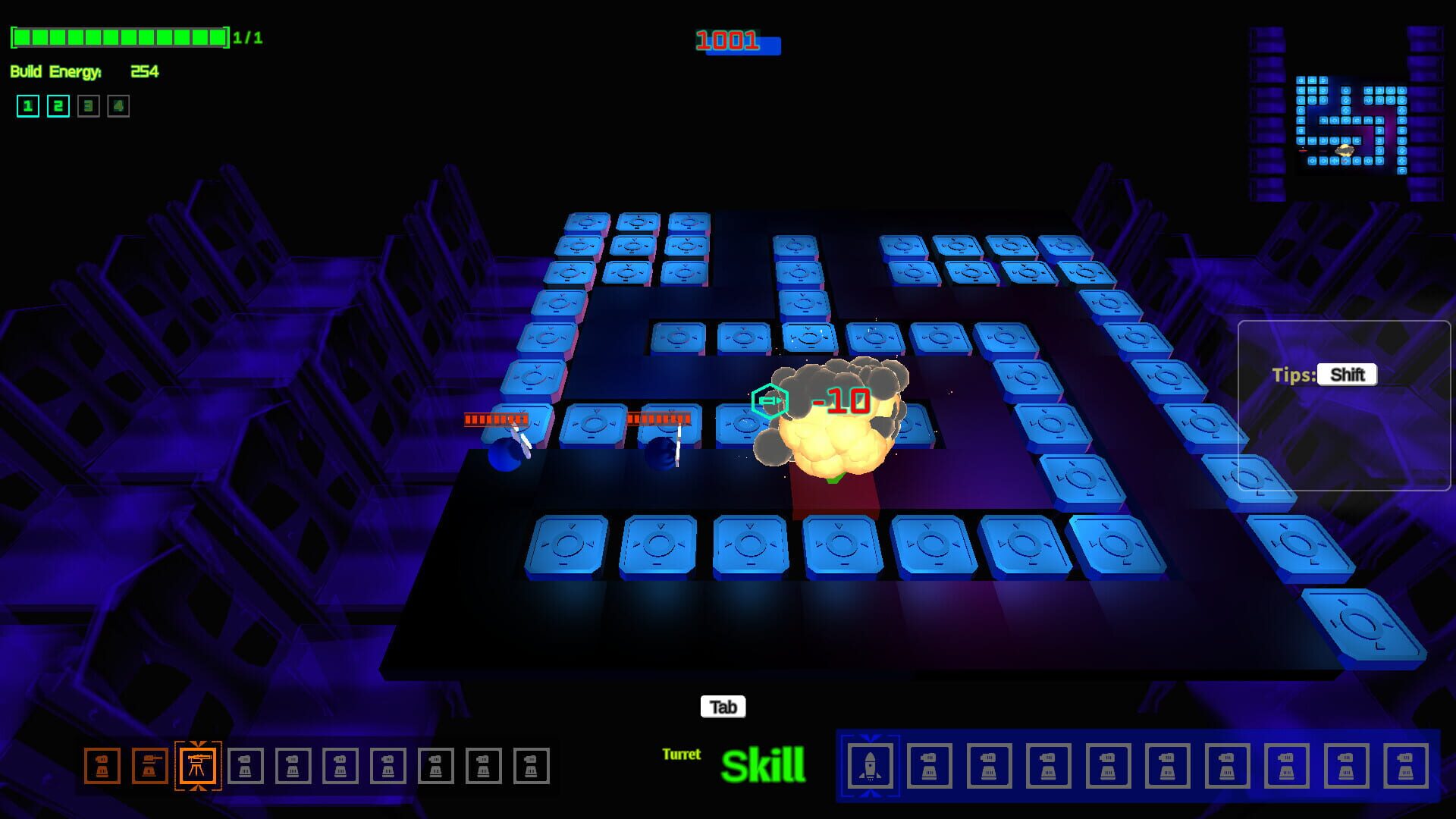The height and width of the screenshot is (819, 1456).
Task: Select the first orange turret icon
Action: tap(104, 767)
